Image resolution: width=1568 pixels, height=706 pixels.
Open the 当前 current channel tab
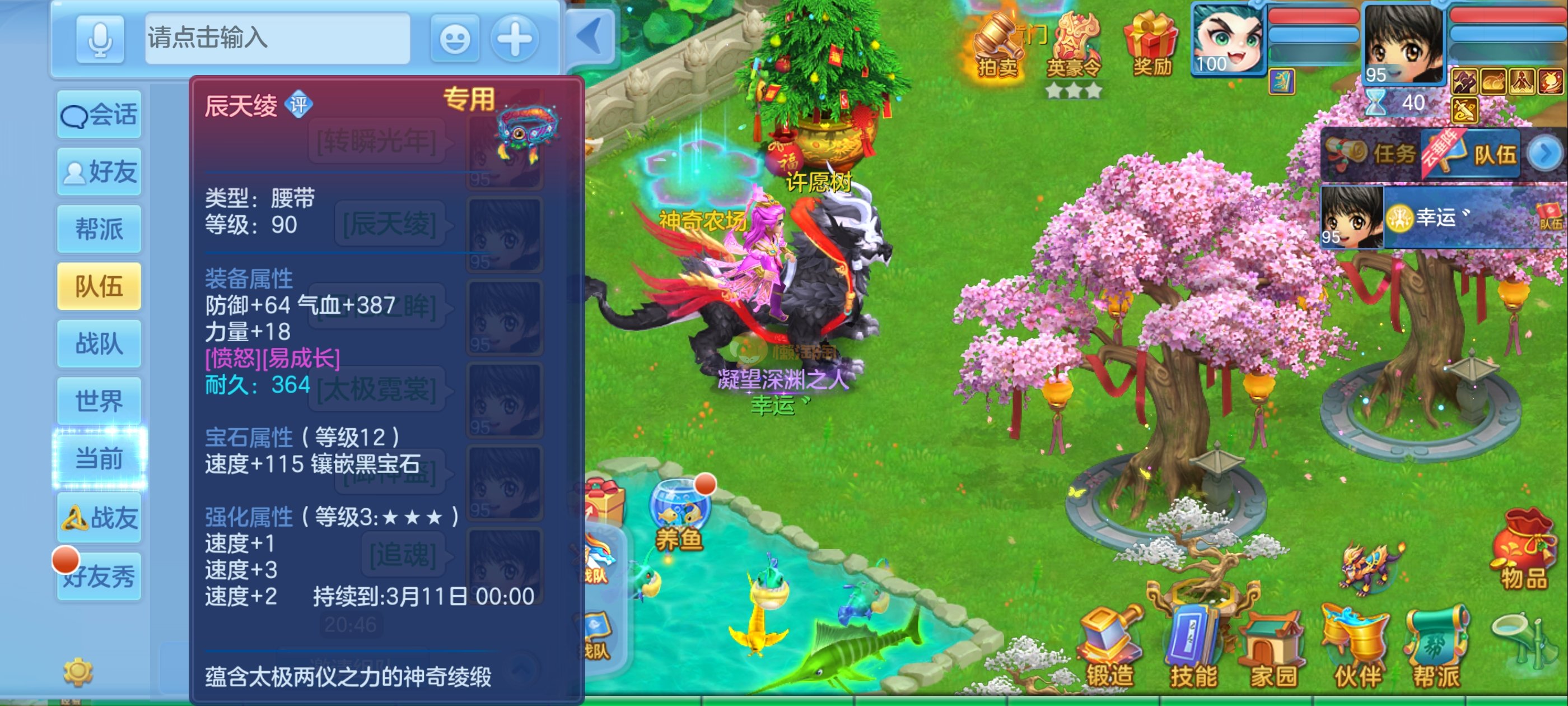(99, 458)
